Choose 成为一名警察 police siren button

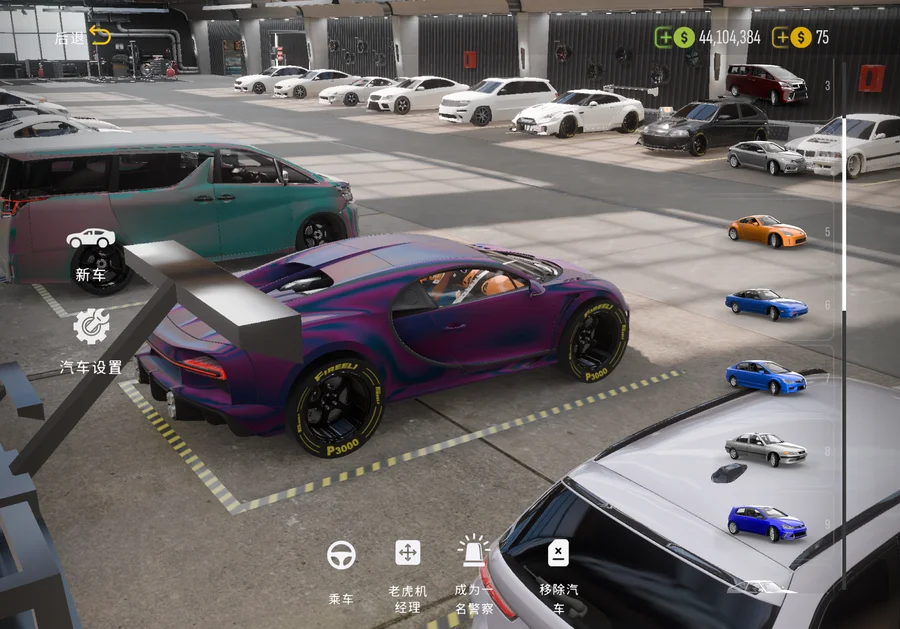(x=473, y=570)
